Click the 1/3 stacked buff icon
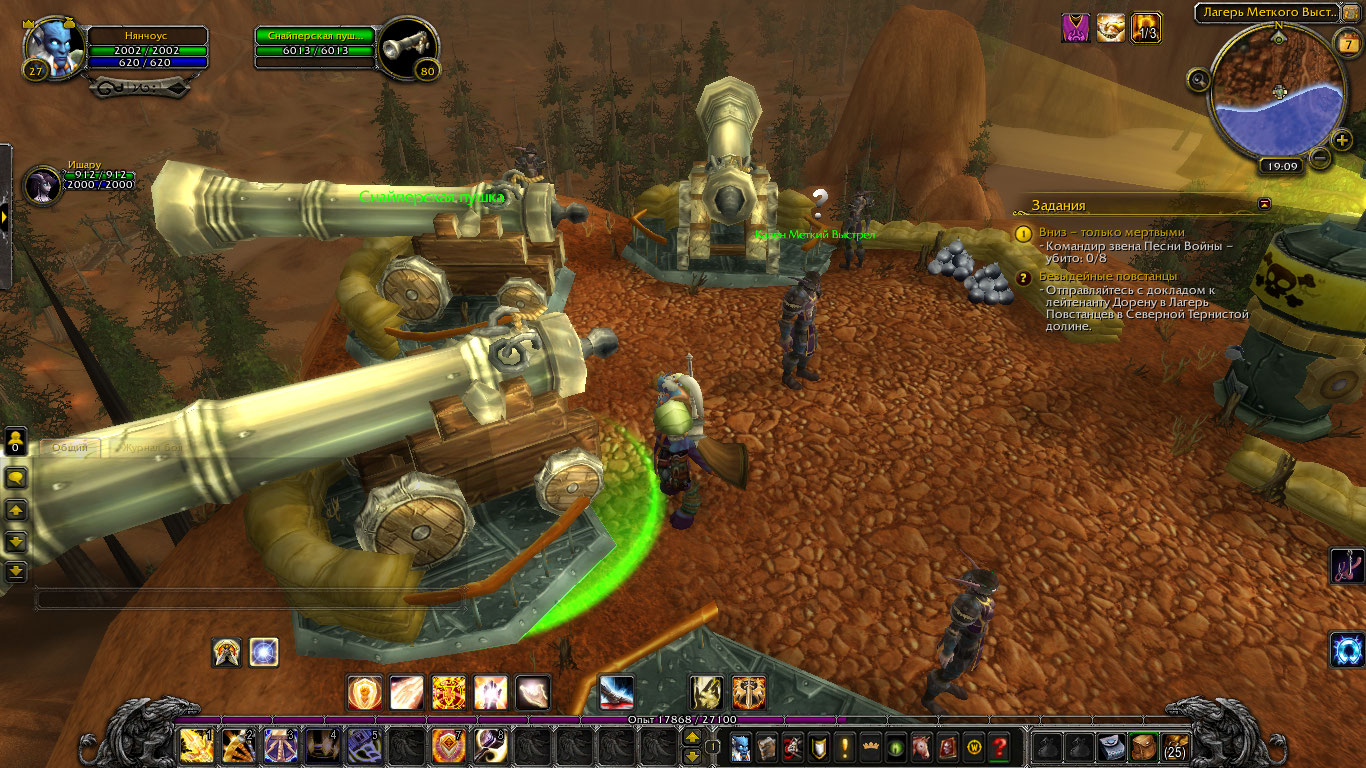The image size is (1366, 768). point(1146,28)
